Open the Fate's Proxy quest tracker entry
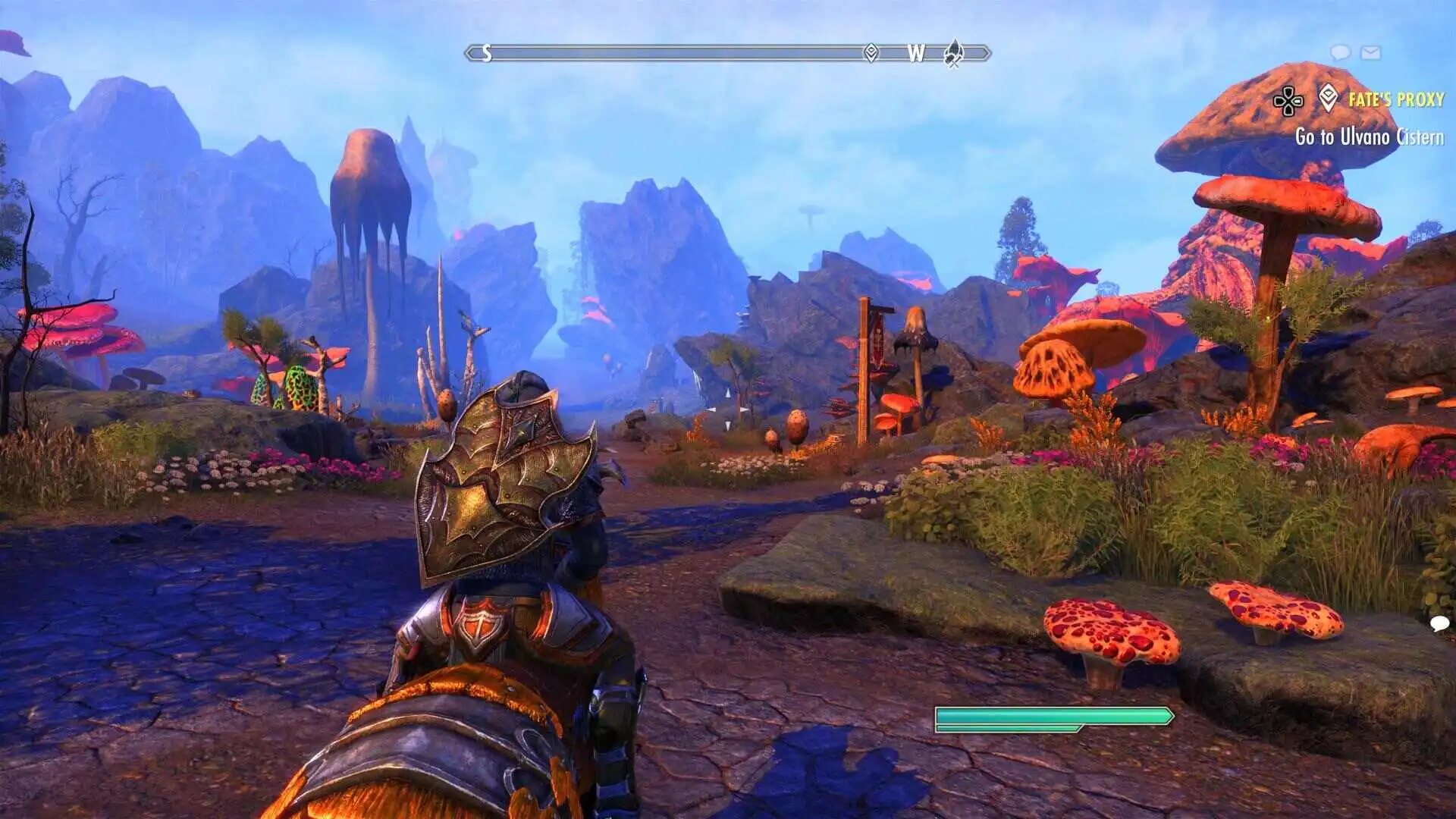 [1395, 99]
